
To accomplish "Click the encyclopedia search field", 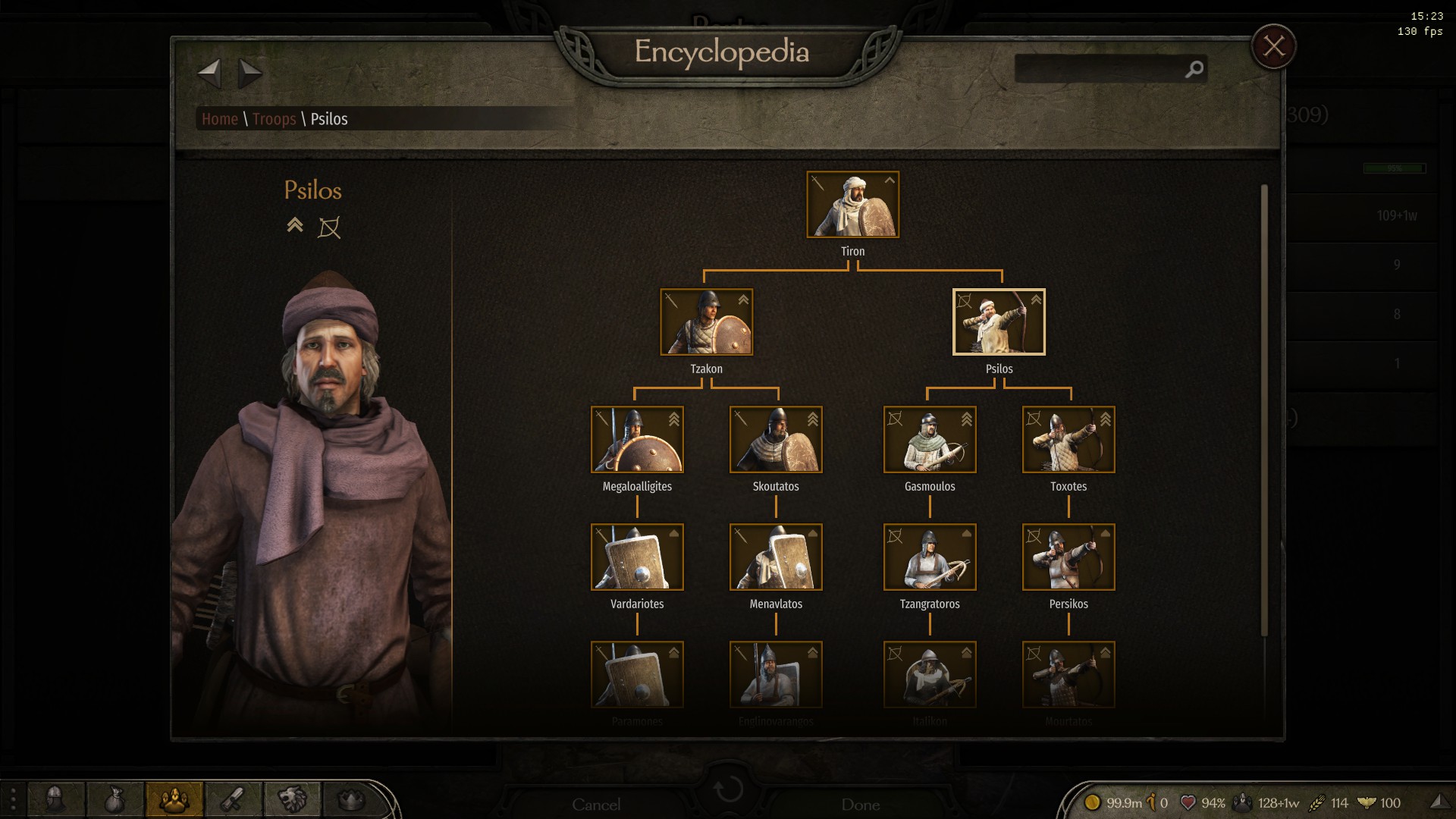I will 1100,69.
